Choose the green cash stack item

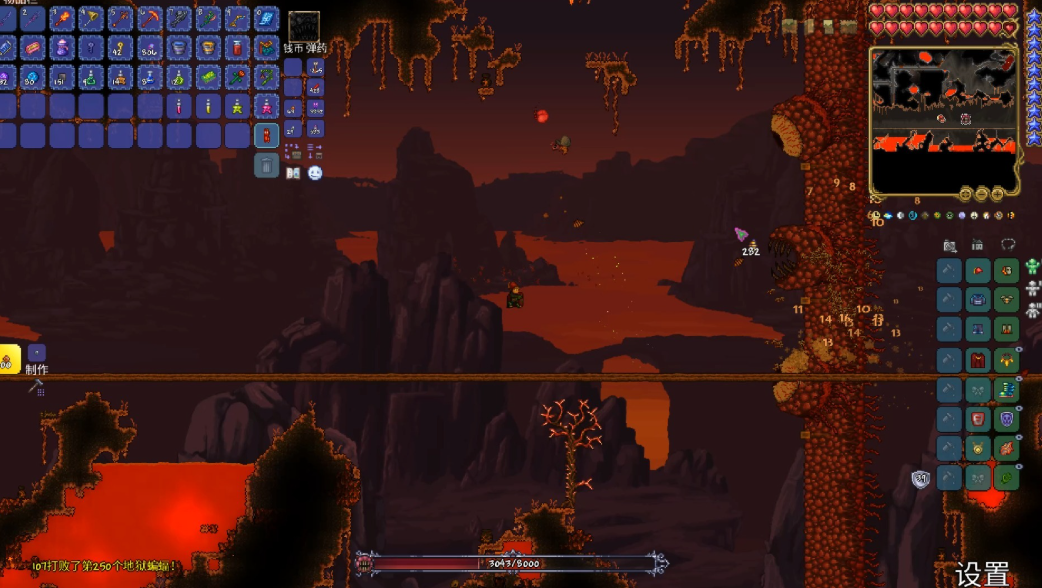[x=208, y=77]
